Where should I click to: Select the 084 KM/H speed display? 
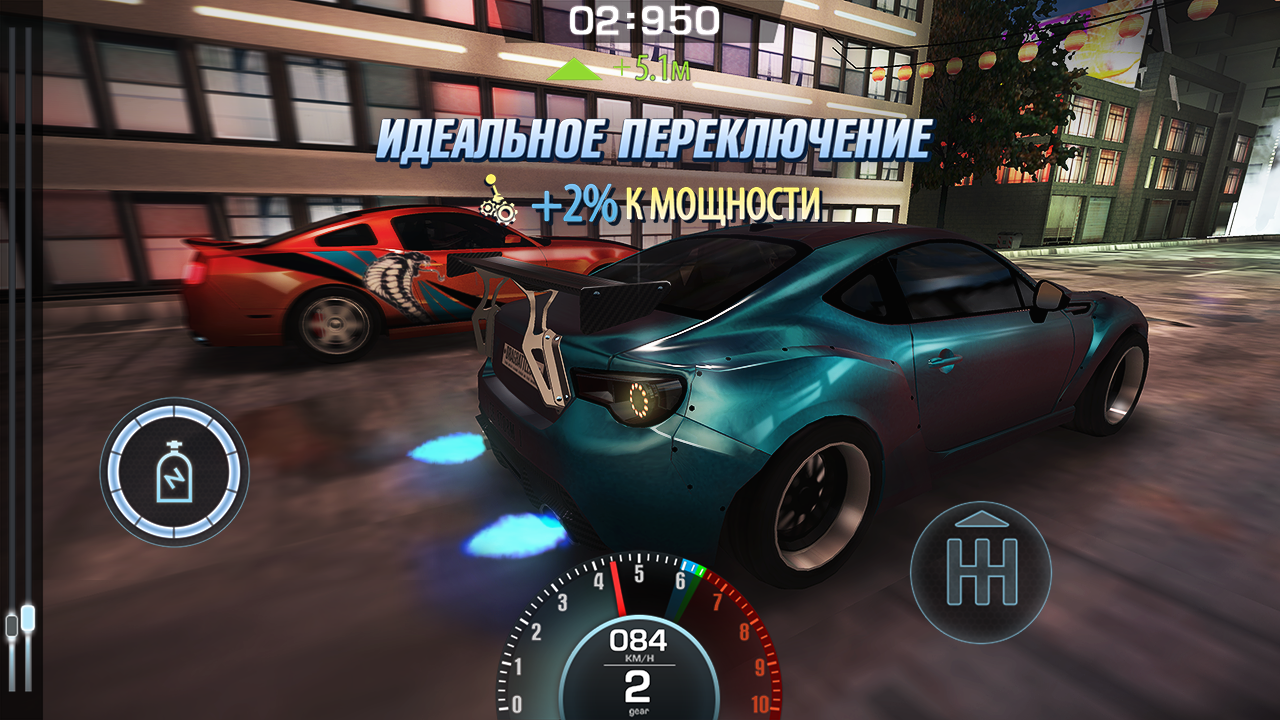[637, 639]
